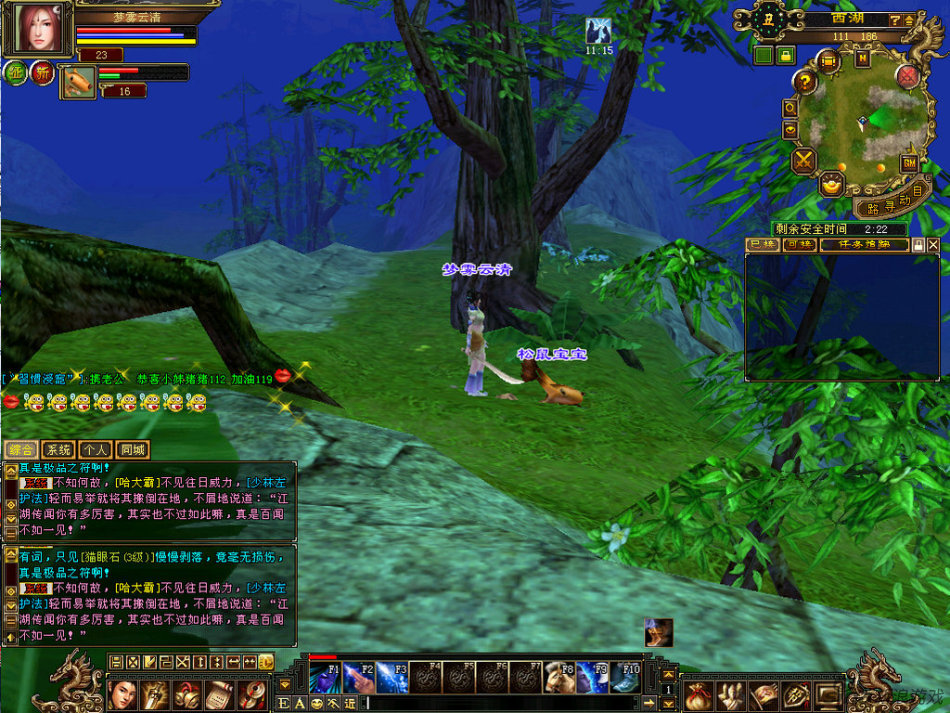Viewport: 950px width, 713px height.
Task: Close the quest tracking panel
Action: (x=933, y=245)
